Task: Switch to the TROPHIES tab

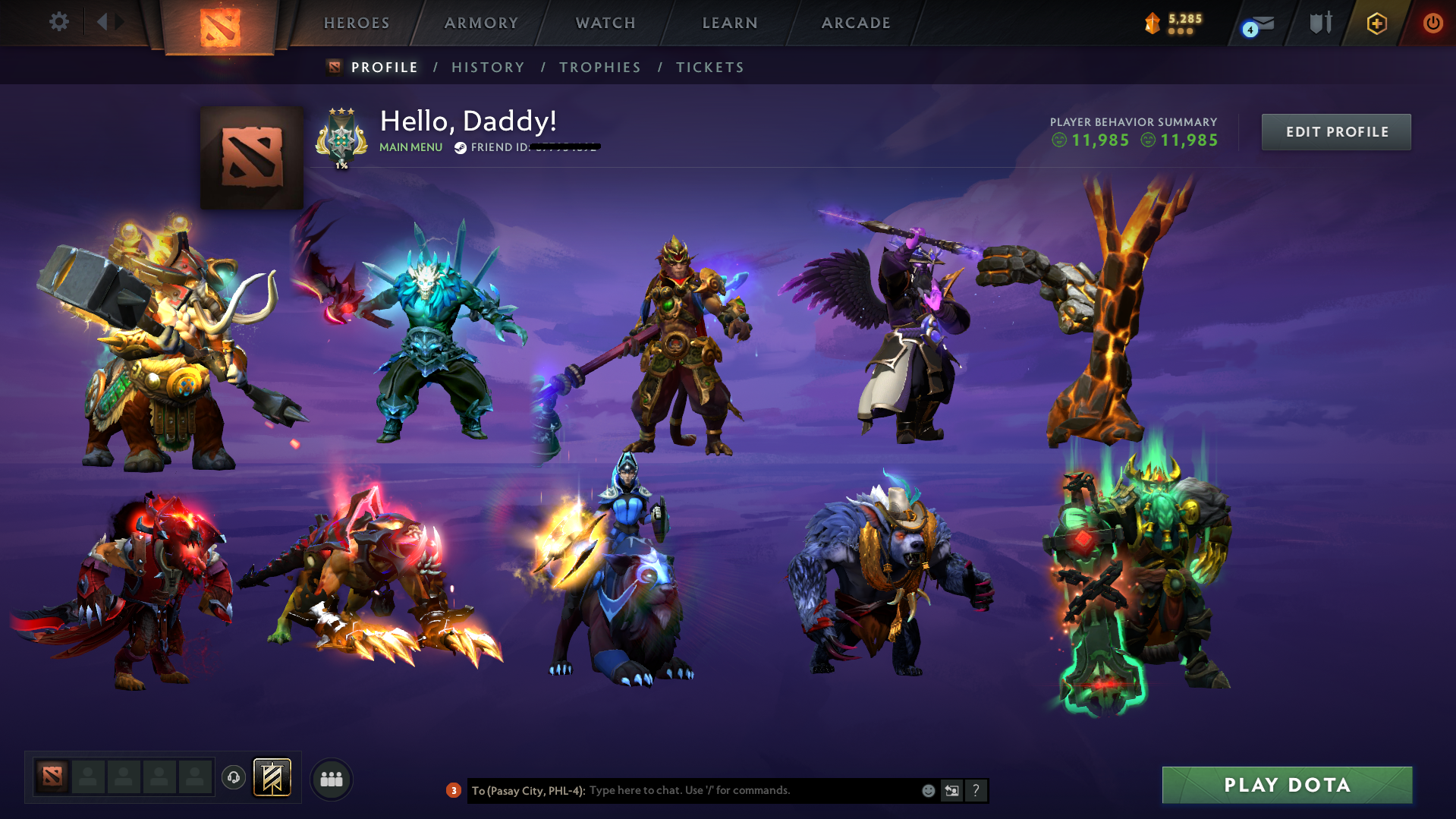Action: 599,67
